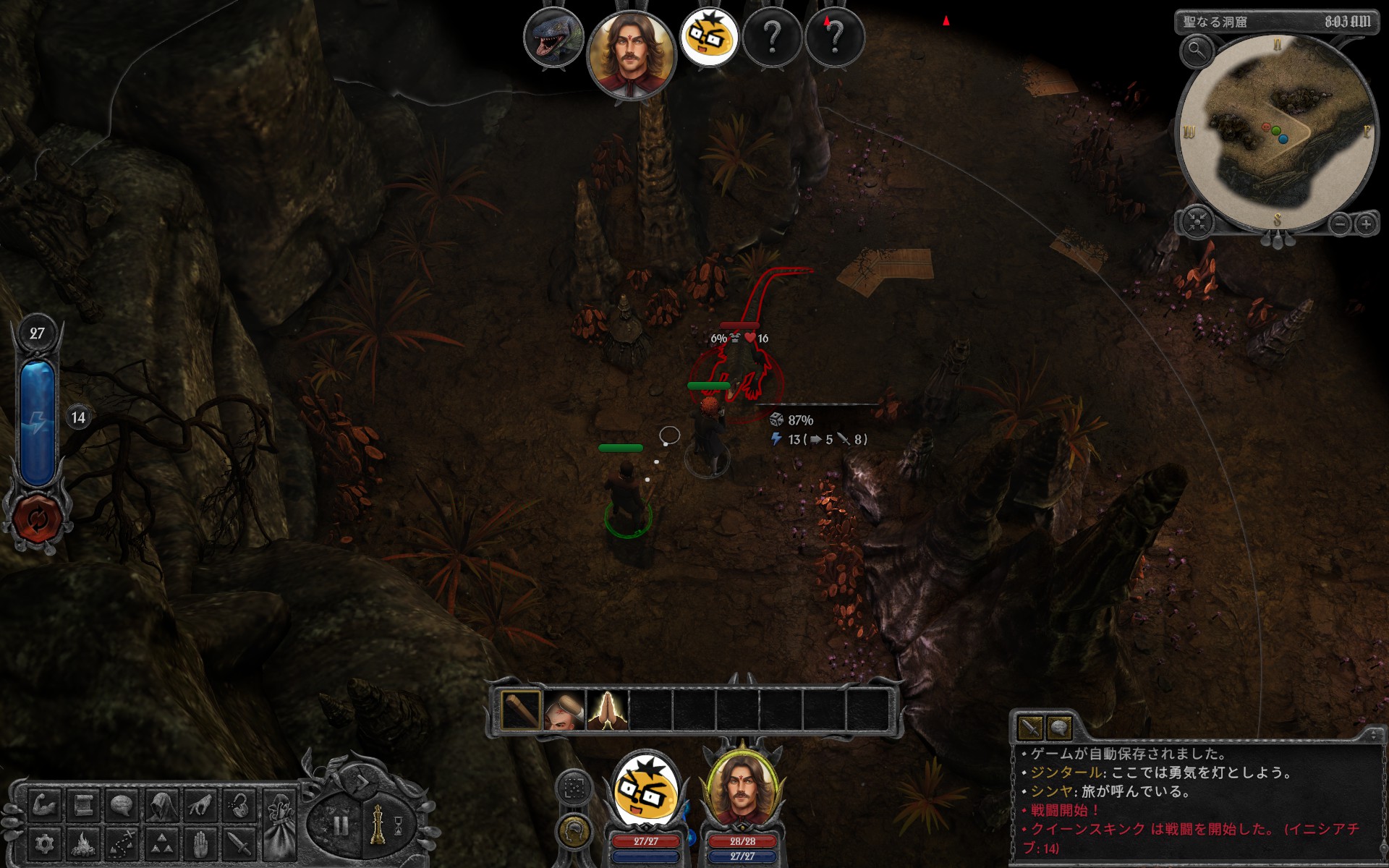Image resolution: width=1389 pixels, height=868 pixels.
Task: Activate the praying hands ability
Action: pyautogui.click(x=607, y=710)
